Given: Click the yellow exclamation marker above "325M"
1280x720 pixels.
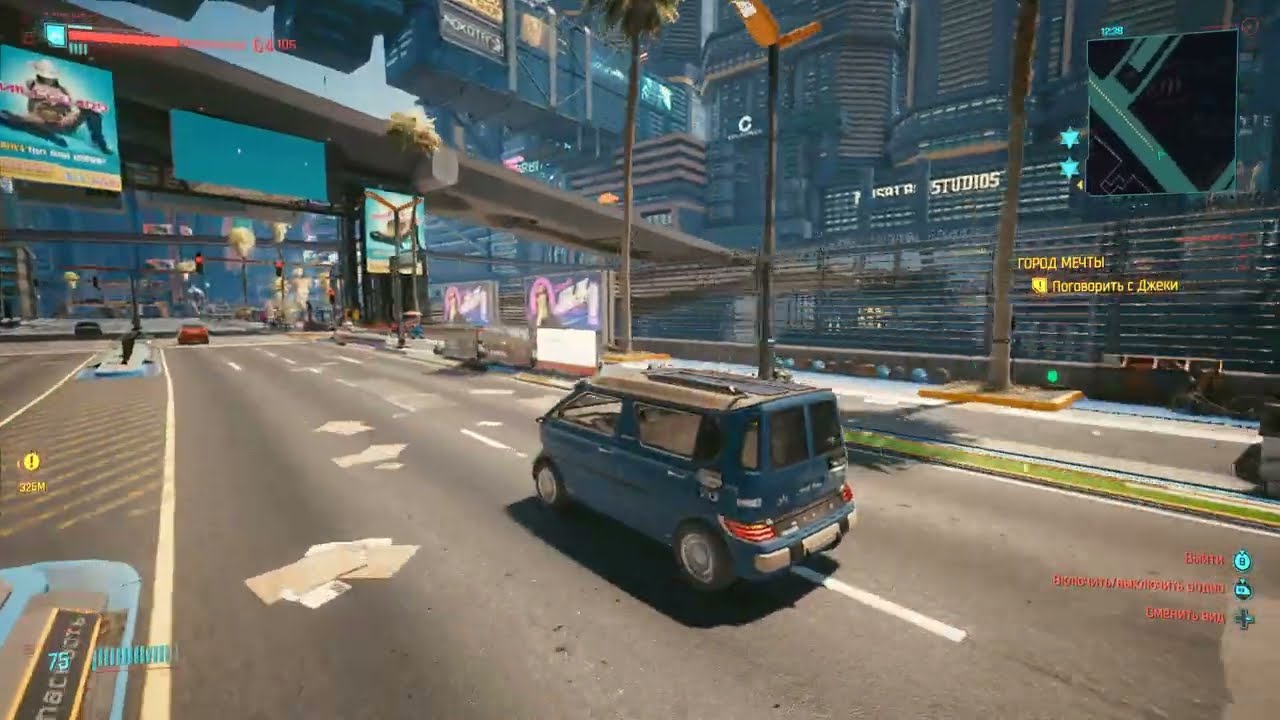Looking at the screenshot, I should point(32,461).
